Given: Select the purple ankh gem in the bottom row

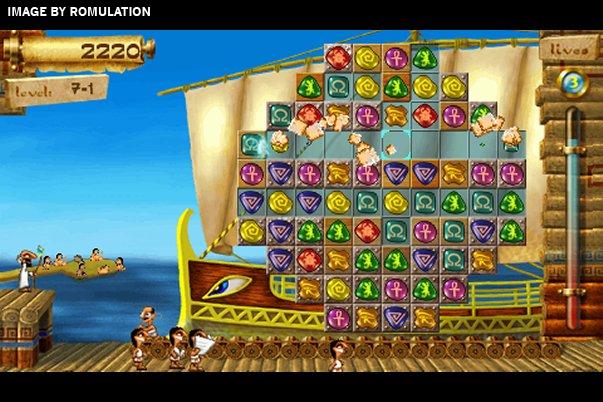Looking at the screenshot, I should click(x=338, y=318).
